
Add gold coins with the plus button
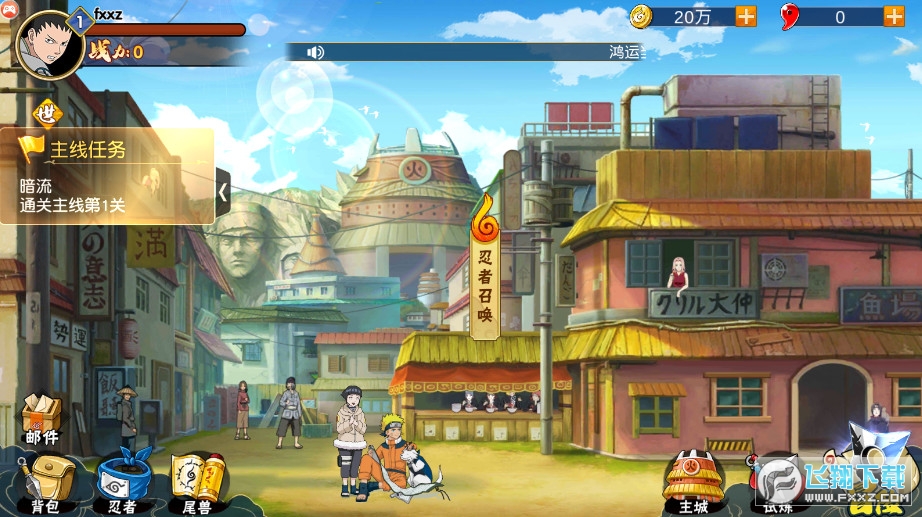coord(746,16)
